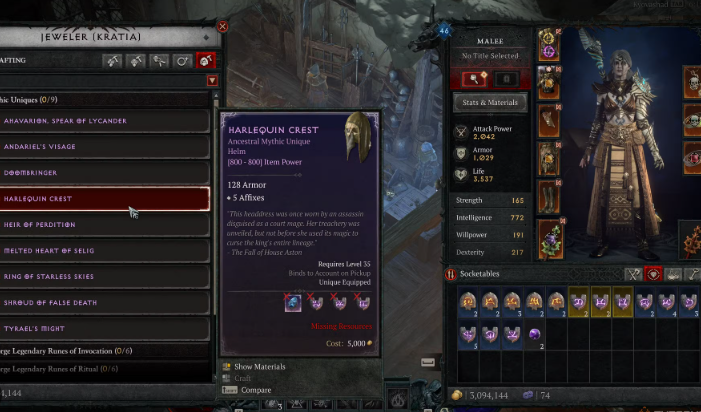The width and height of the screenshot is (701, 412).
Task: Close the Jeweler window
Action: point(222,26)
